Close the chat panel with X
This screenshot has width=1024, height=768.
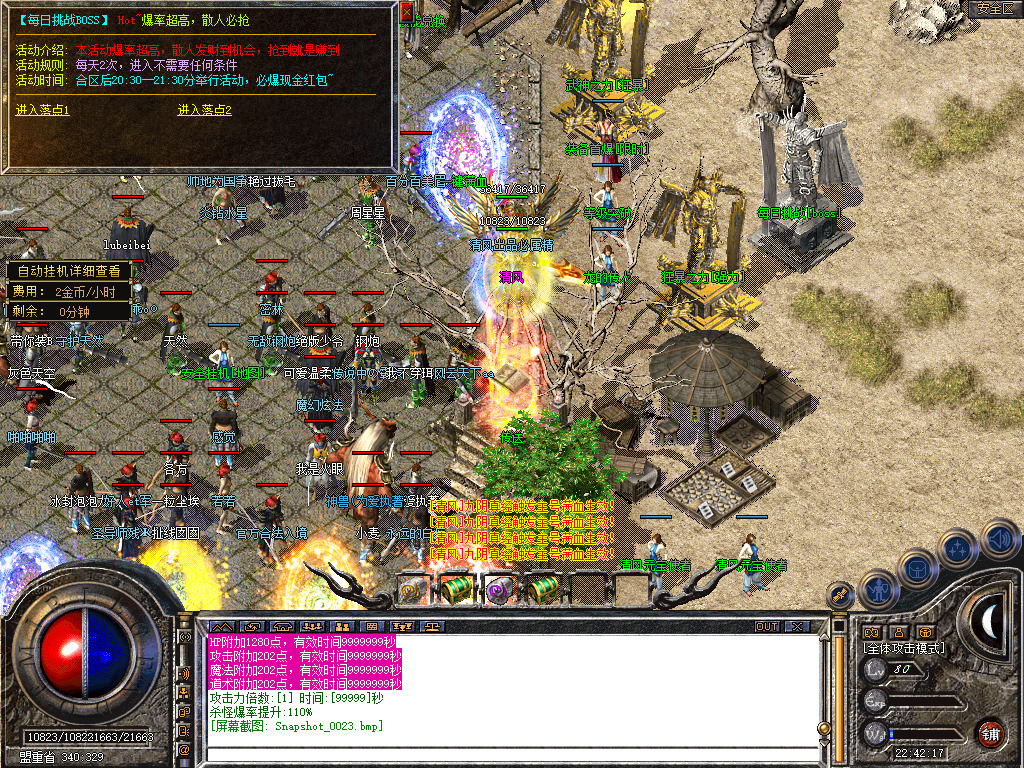(796, 626)
